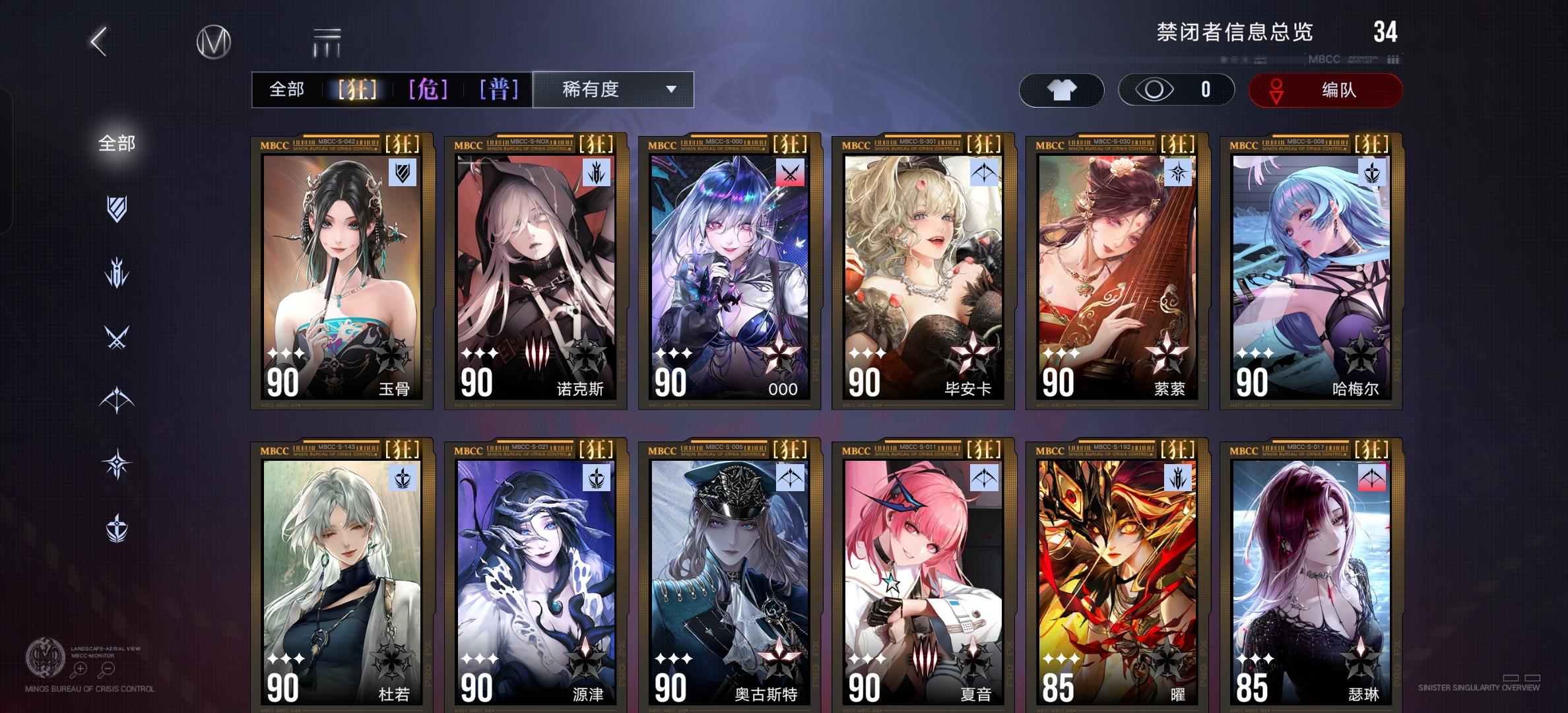Open the wardrobe via the shirt icon
Screen dimensions: 1568x713
(x=1061, y=90)
